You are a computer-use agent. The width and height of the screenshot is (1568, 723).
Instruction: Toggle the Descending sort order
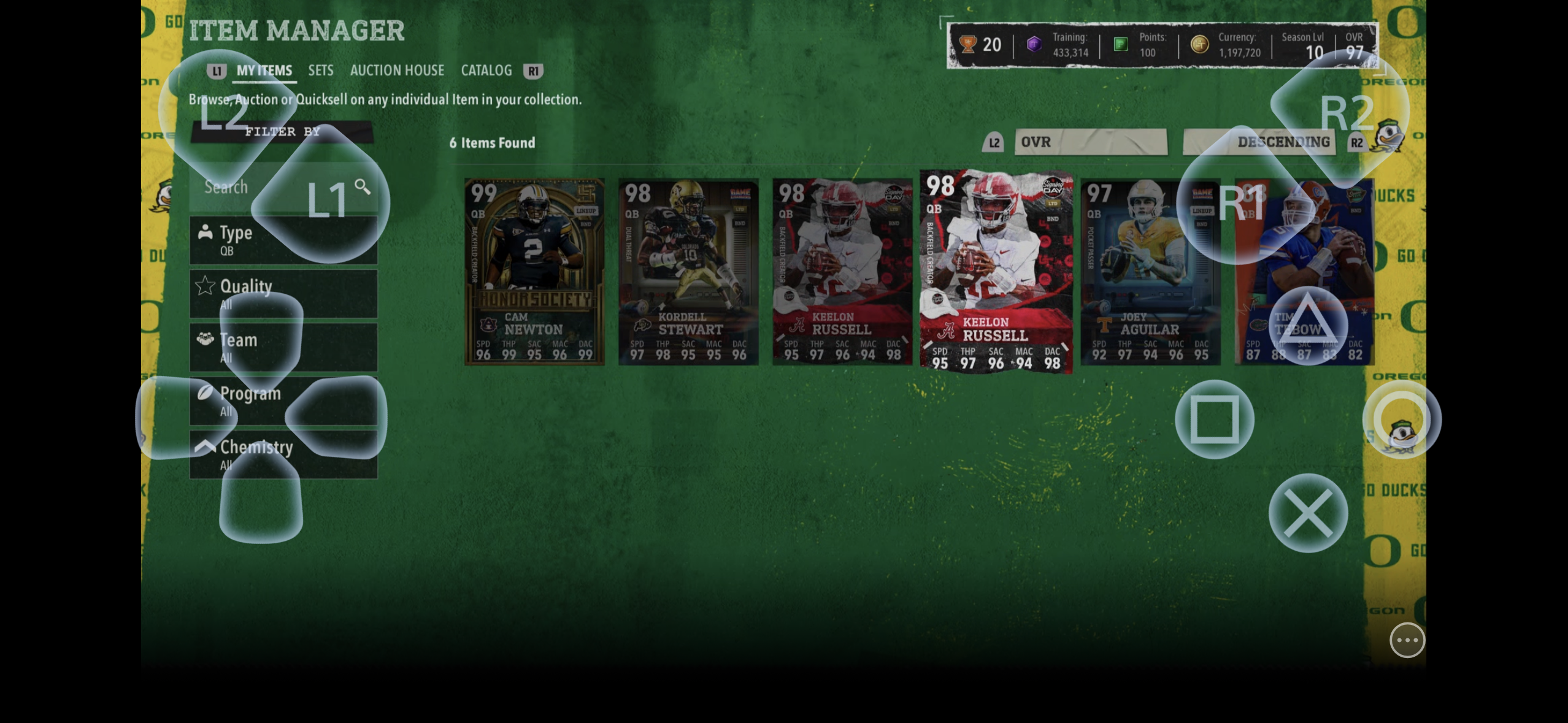[1258, 142]
